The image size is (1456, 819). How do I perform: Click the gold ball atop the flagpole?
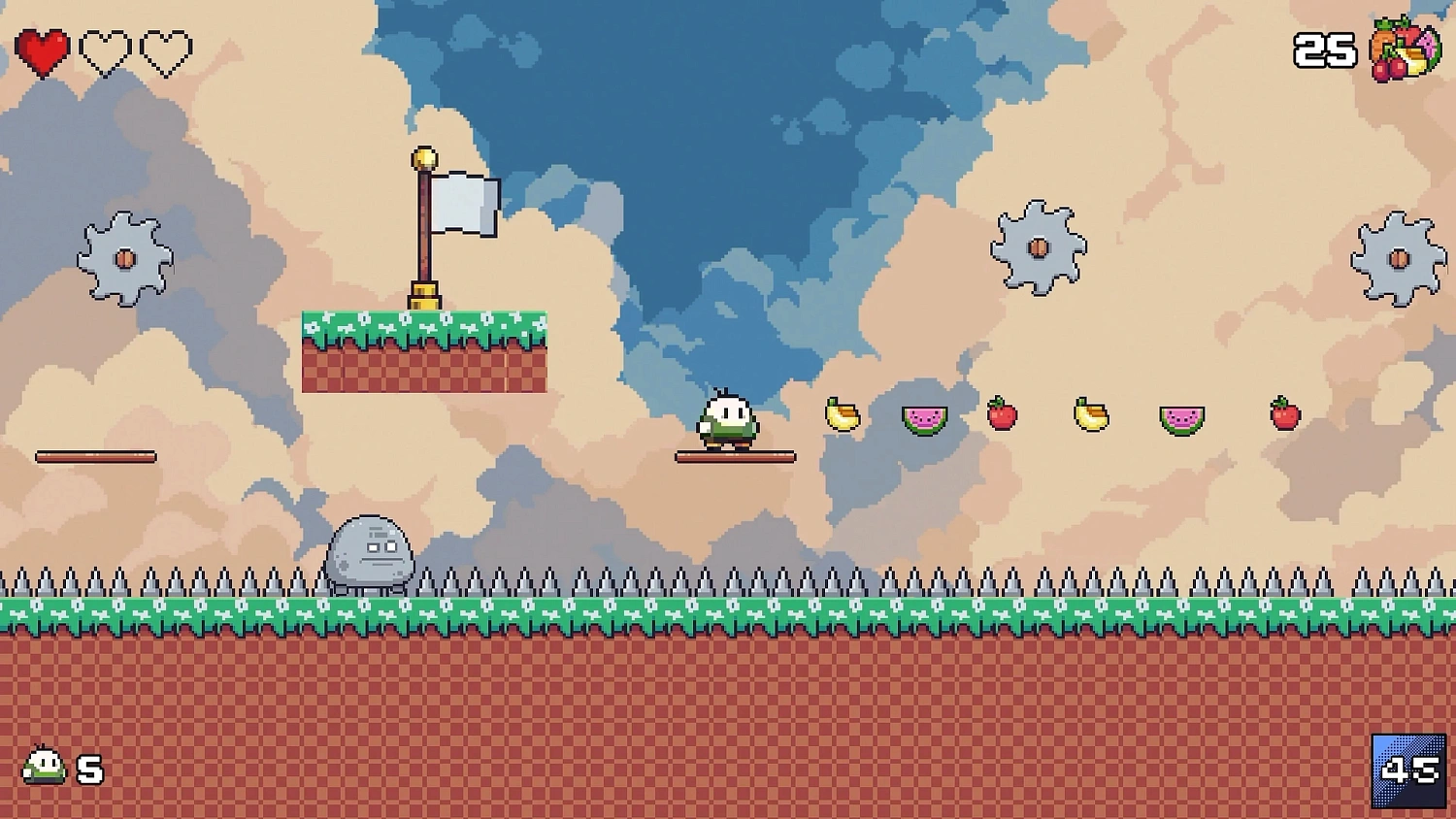click(x=424, y=155)
